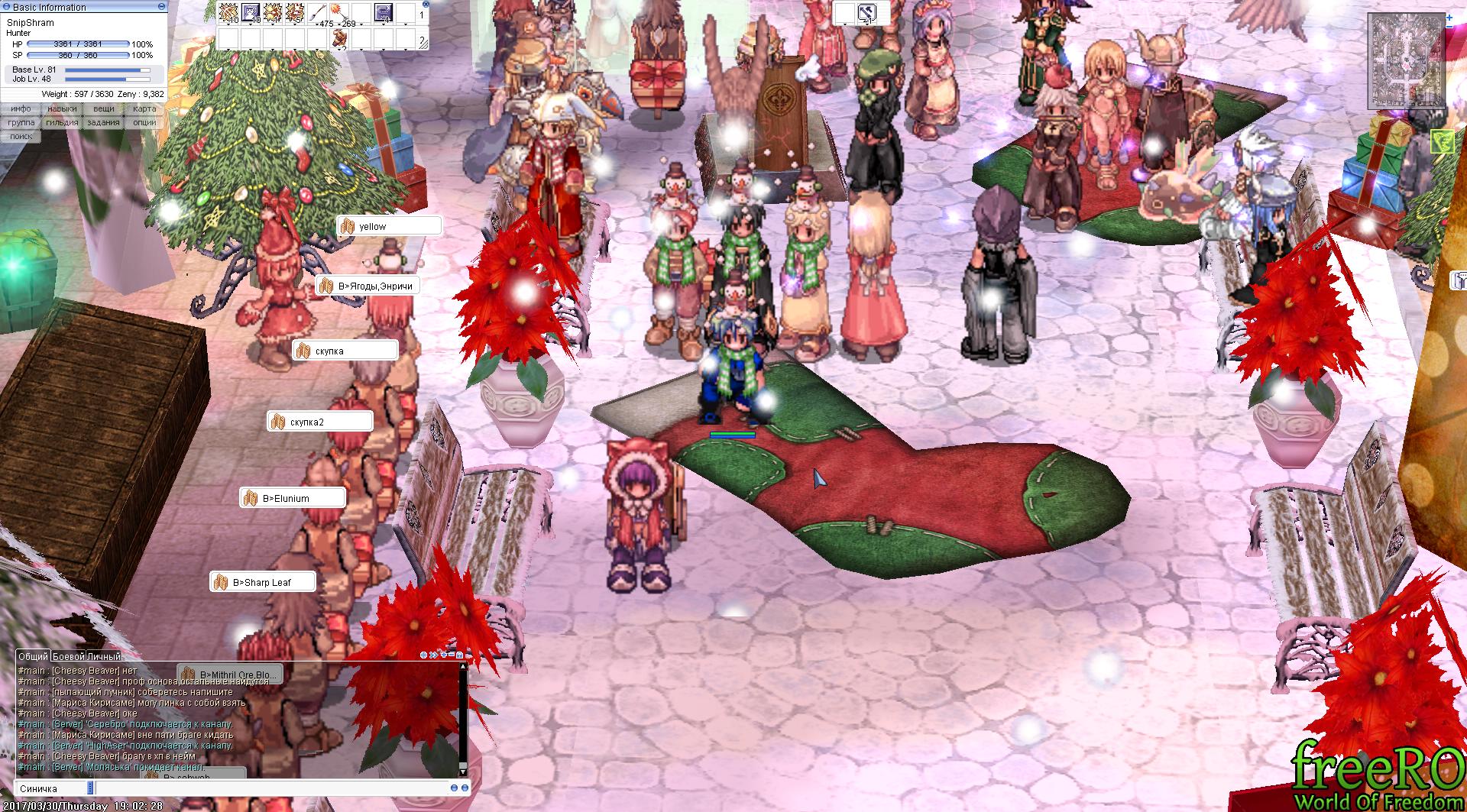
Task: Open the вещи inventory window
Action: [x=103, y=109]
